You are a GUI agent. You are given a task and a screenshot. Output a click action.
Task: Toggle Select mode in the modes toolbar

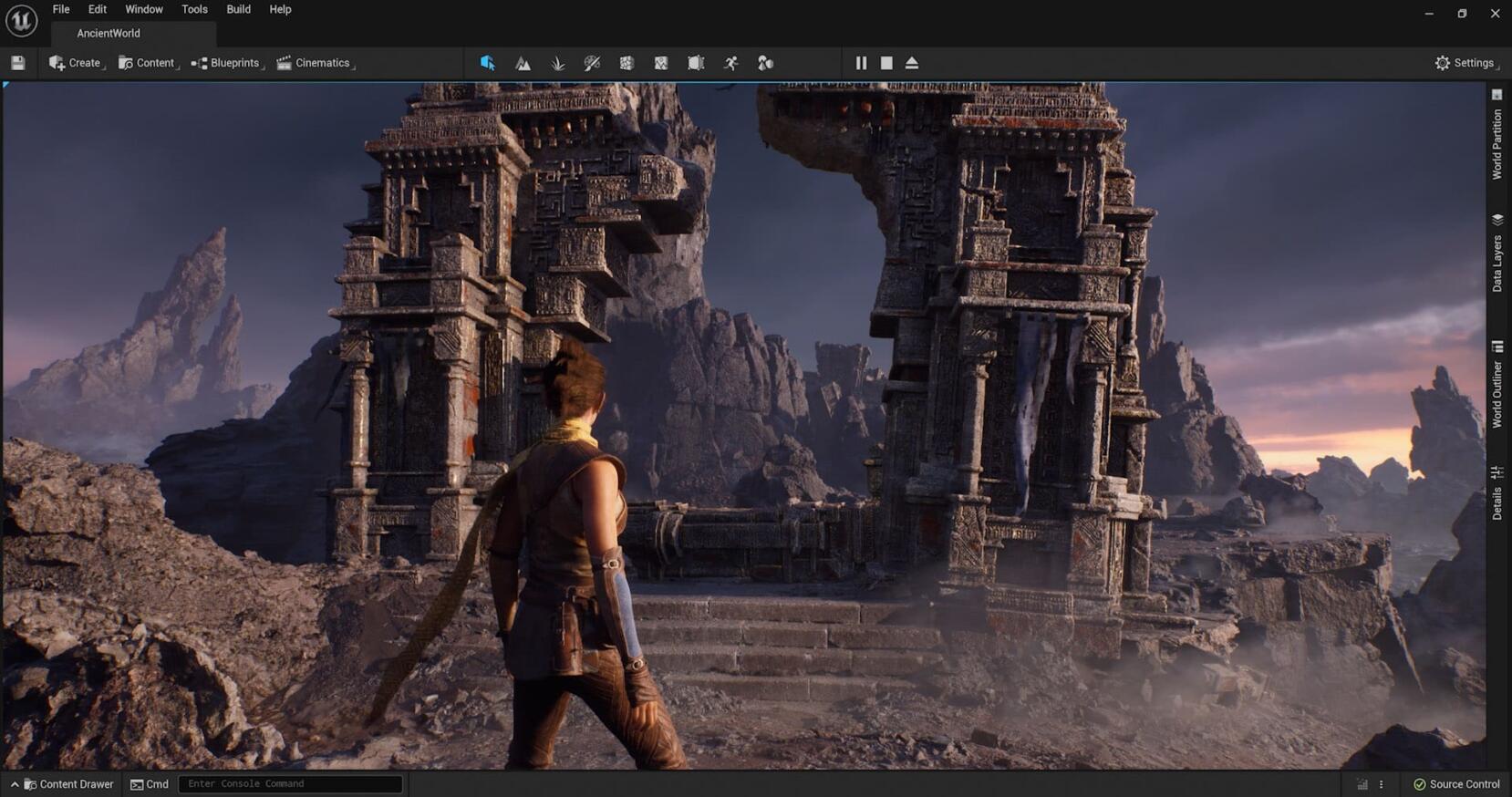click(x=488, y=63)
